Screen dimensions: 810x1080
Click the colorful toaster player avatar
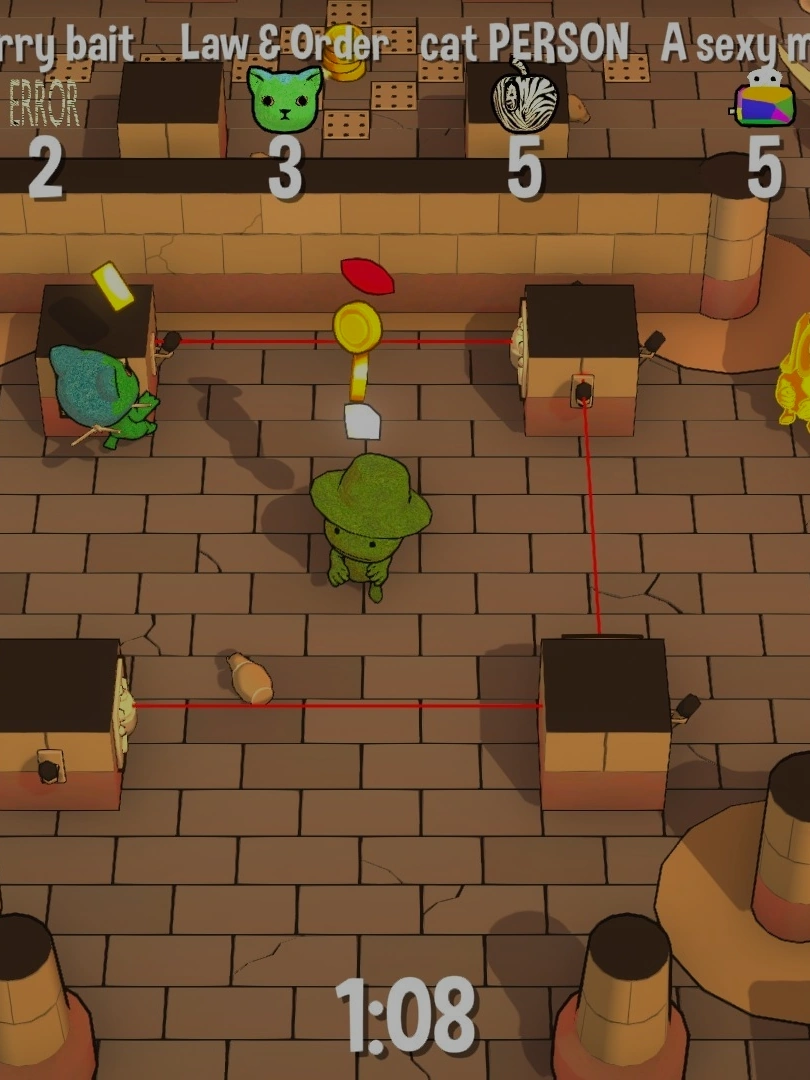coord(764,100)
